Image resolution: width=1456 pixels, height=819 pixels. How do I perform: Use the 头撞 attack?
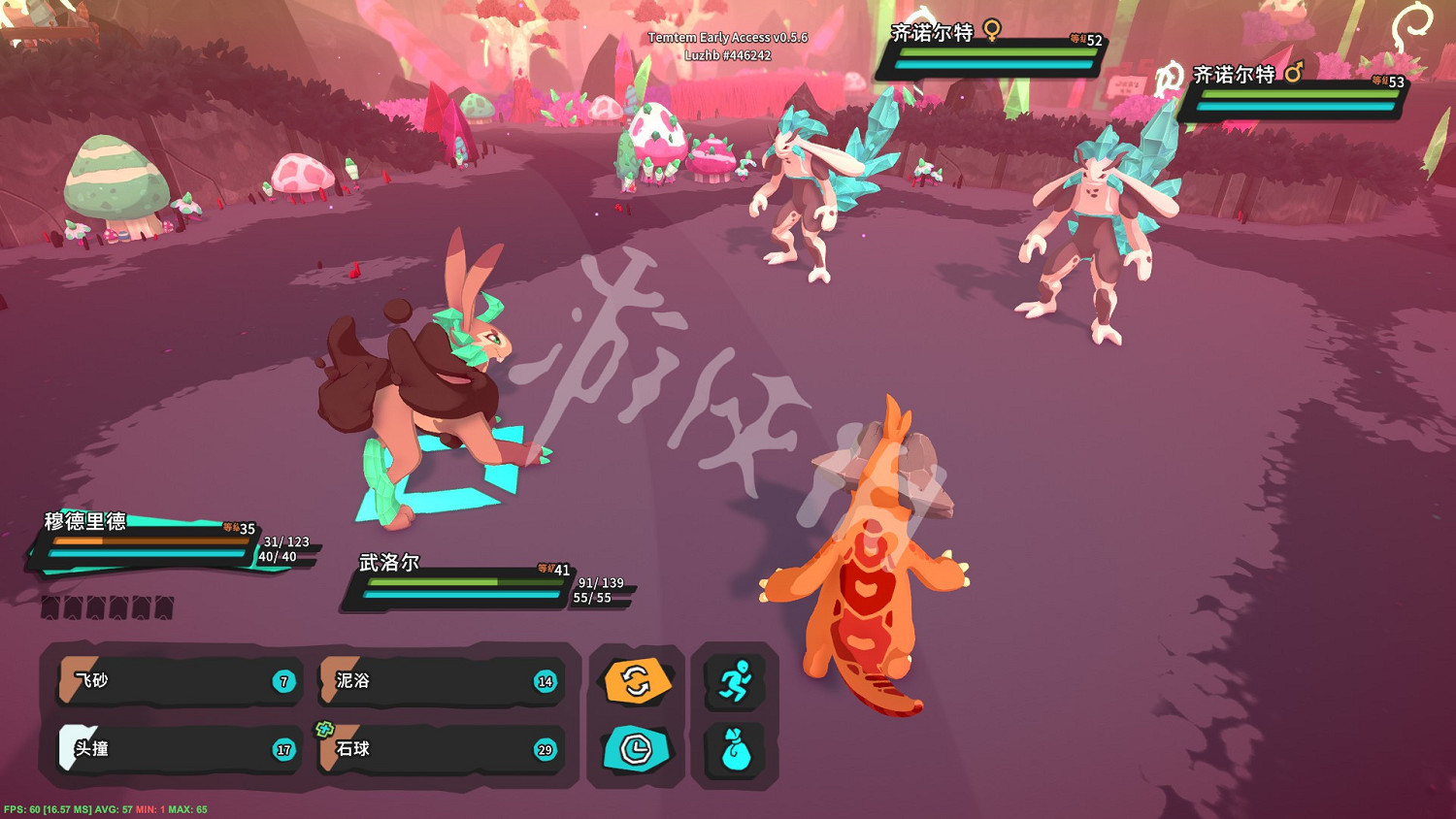pyautogui.click(x=175, y=749)
